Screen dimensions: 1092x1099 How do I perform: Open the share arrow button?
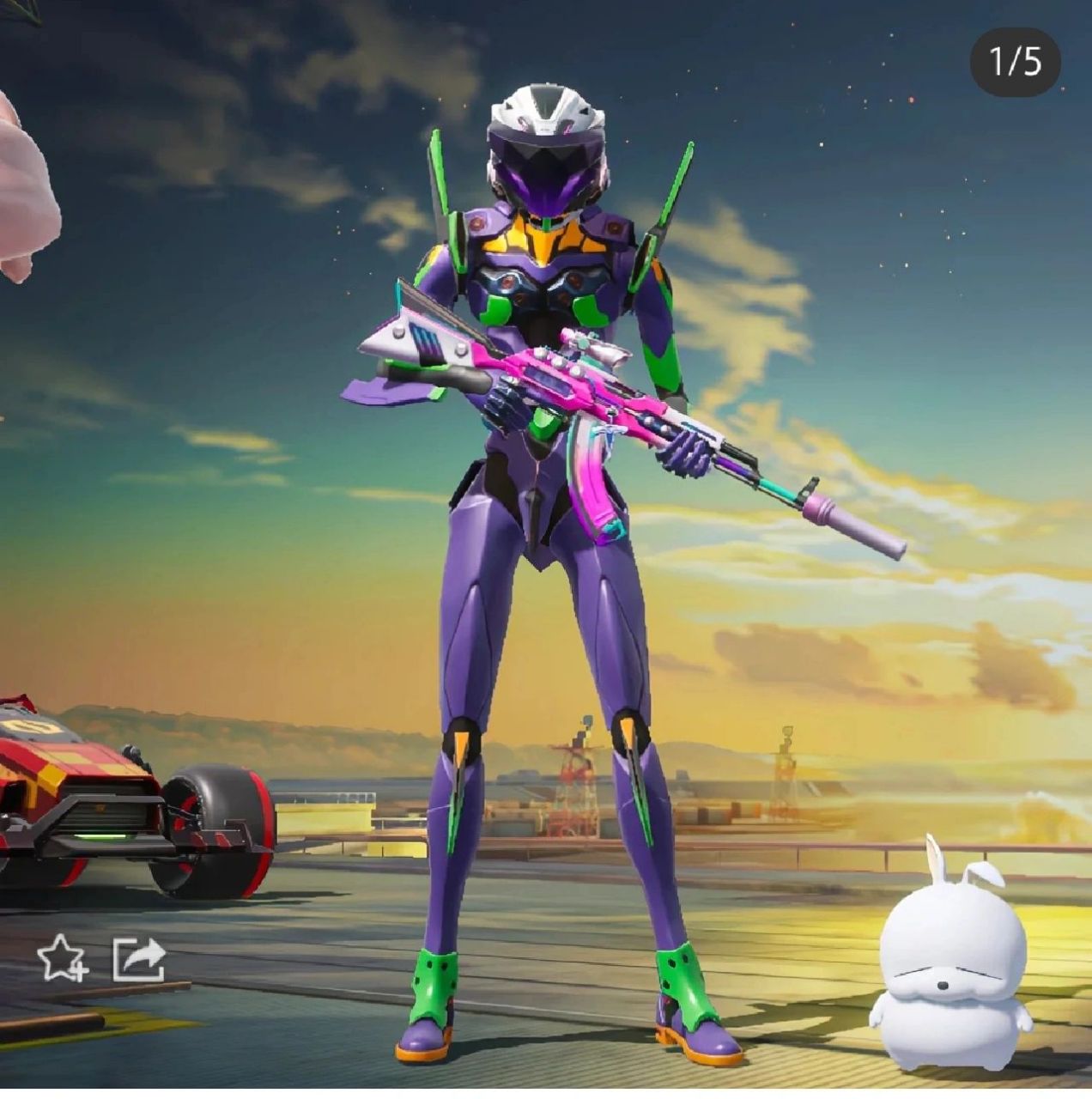[x=139, y=958]
